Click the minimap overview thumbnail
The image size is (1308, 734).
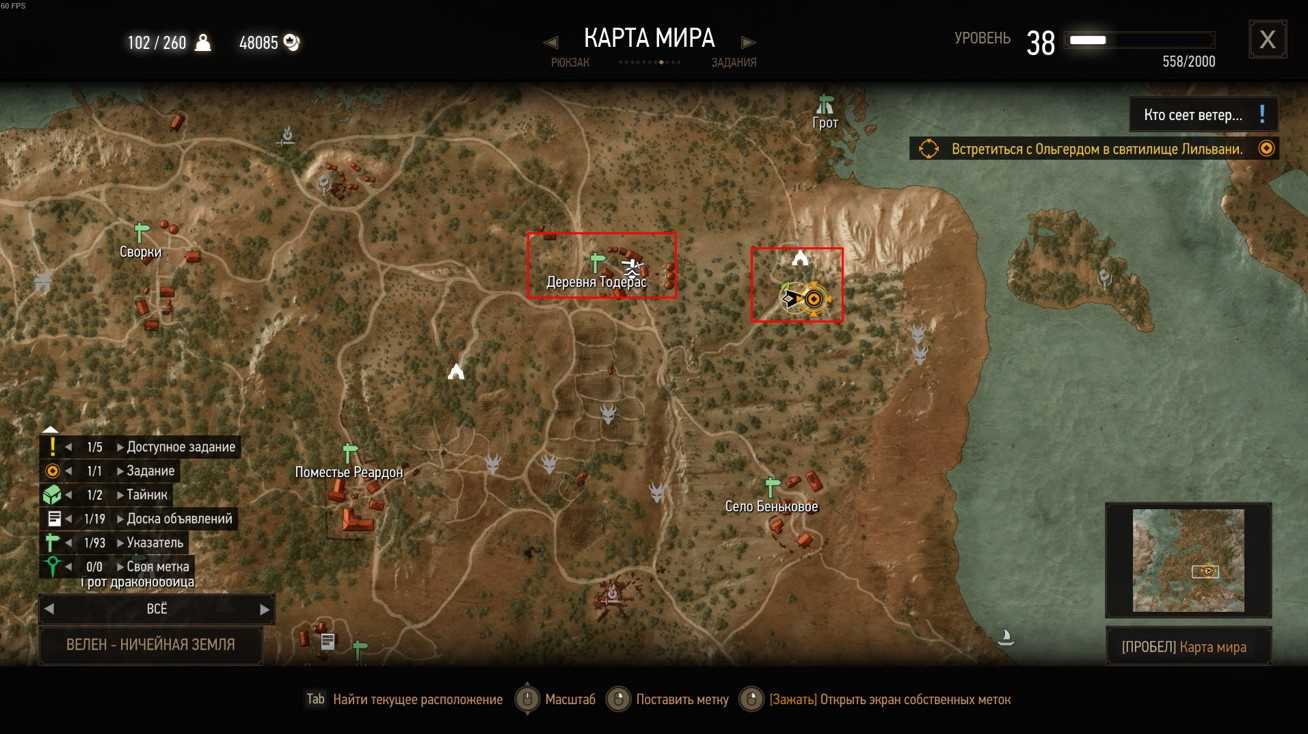[x=1188, y=560]
